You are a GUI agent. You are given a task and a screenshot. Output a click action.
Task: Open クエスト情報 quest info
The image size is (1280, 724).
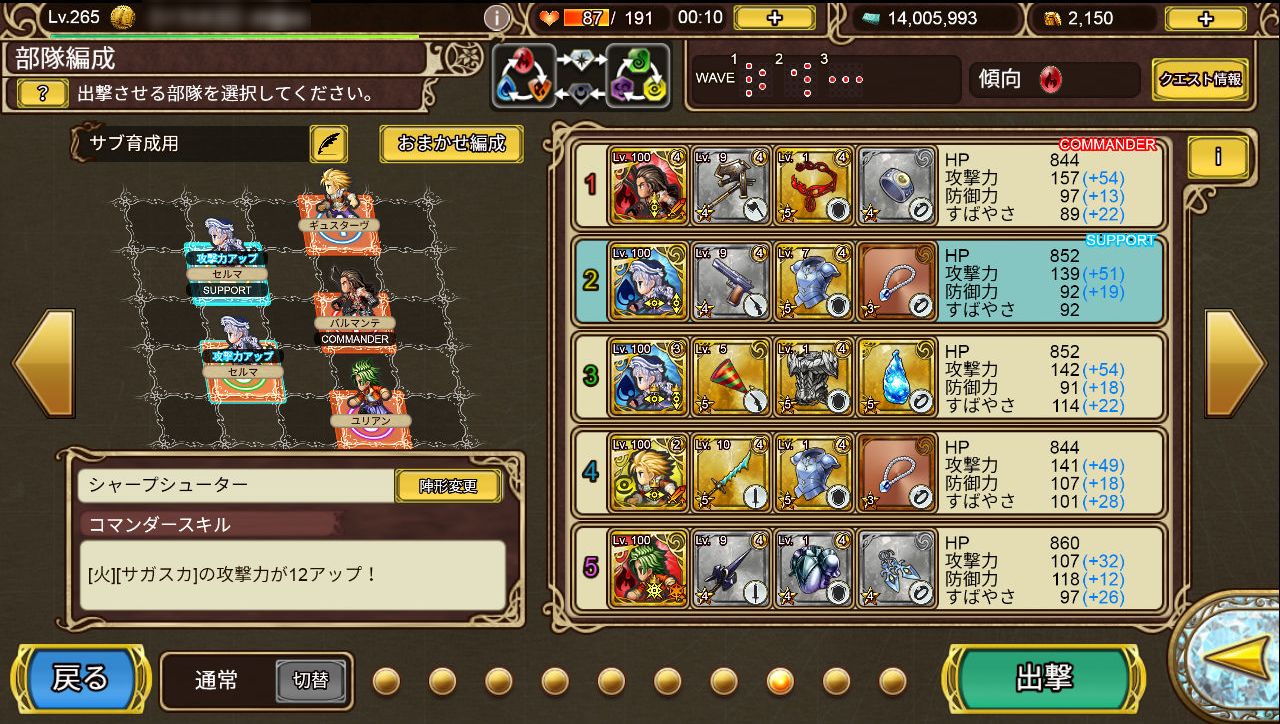[1200, 79]
